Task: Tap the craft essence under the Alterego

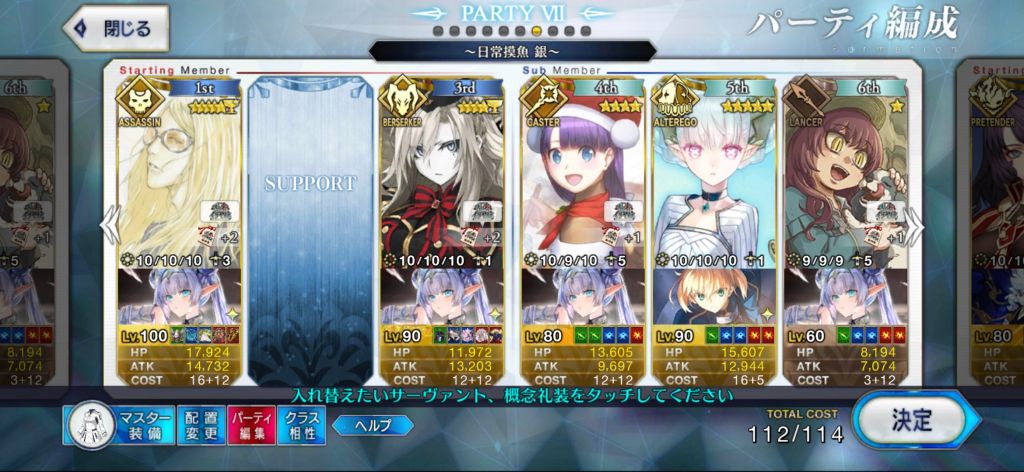Action: [713, 293]
